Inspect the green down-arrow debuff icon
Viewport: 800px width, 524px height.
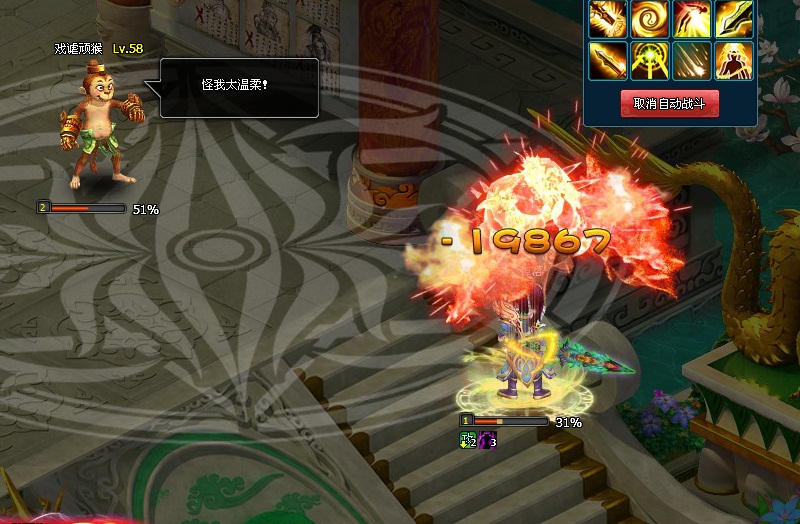[x=468, y=440]
